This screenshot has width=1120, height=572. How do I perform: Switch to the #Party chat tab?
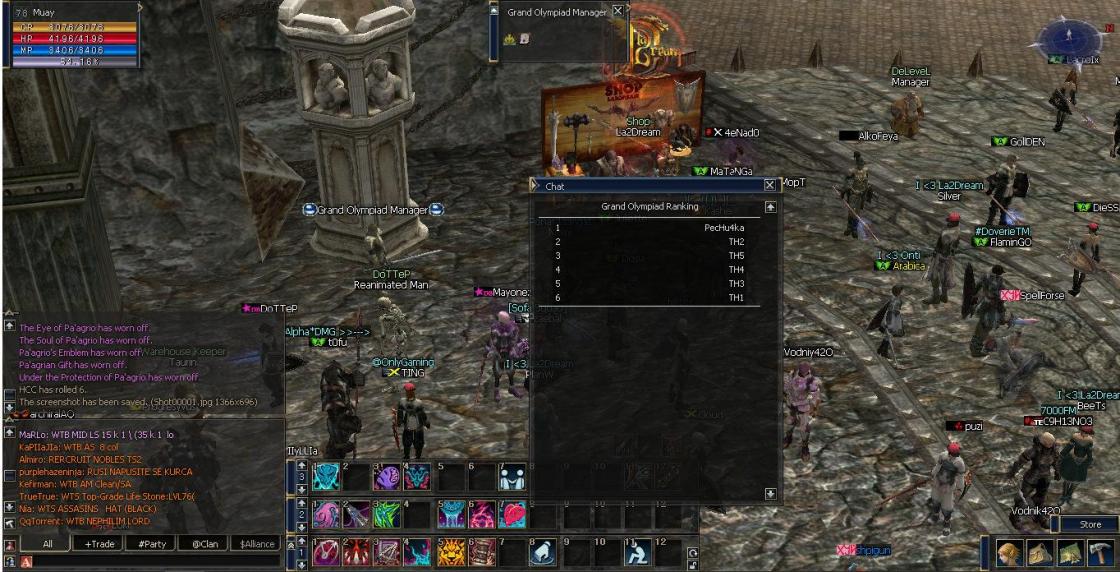pos(153,544)
